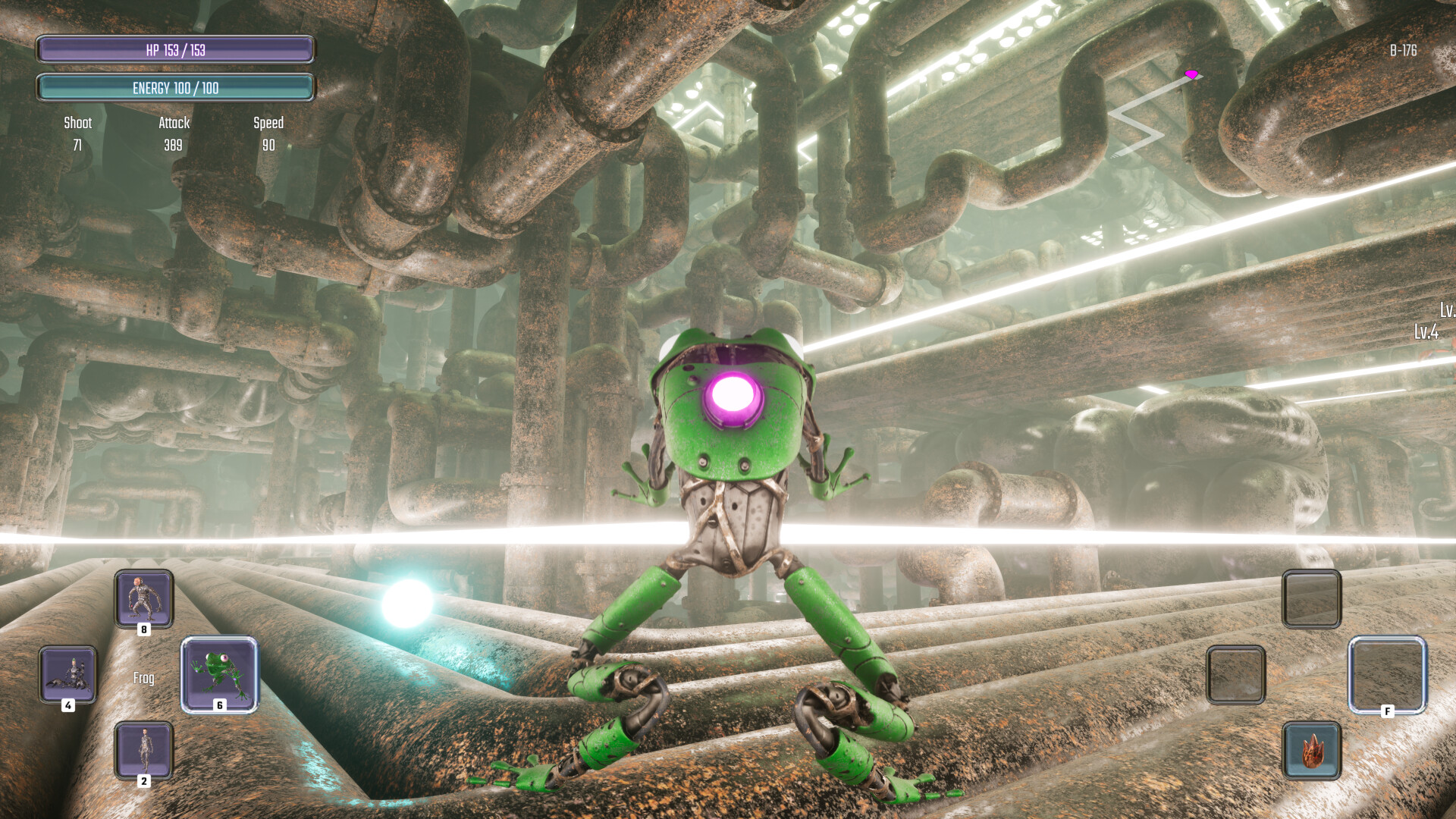
Task: Select the B-176 zone label
Action: point(1404,52)
